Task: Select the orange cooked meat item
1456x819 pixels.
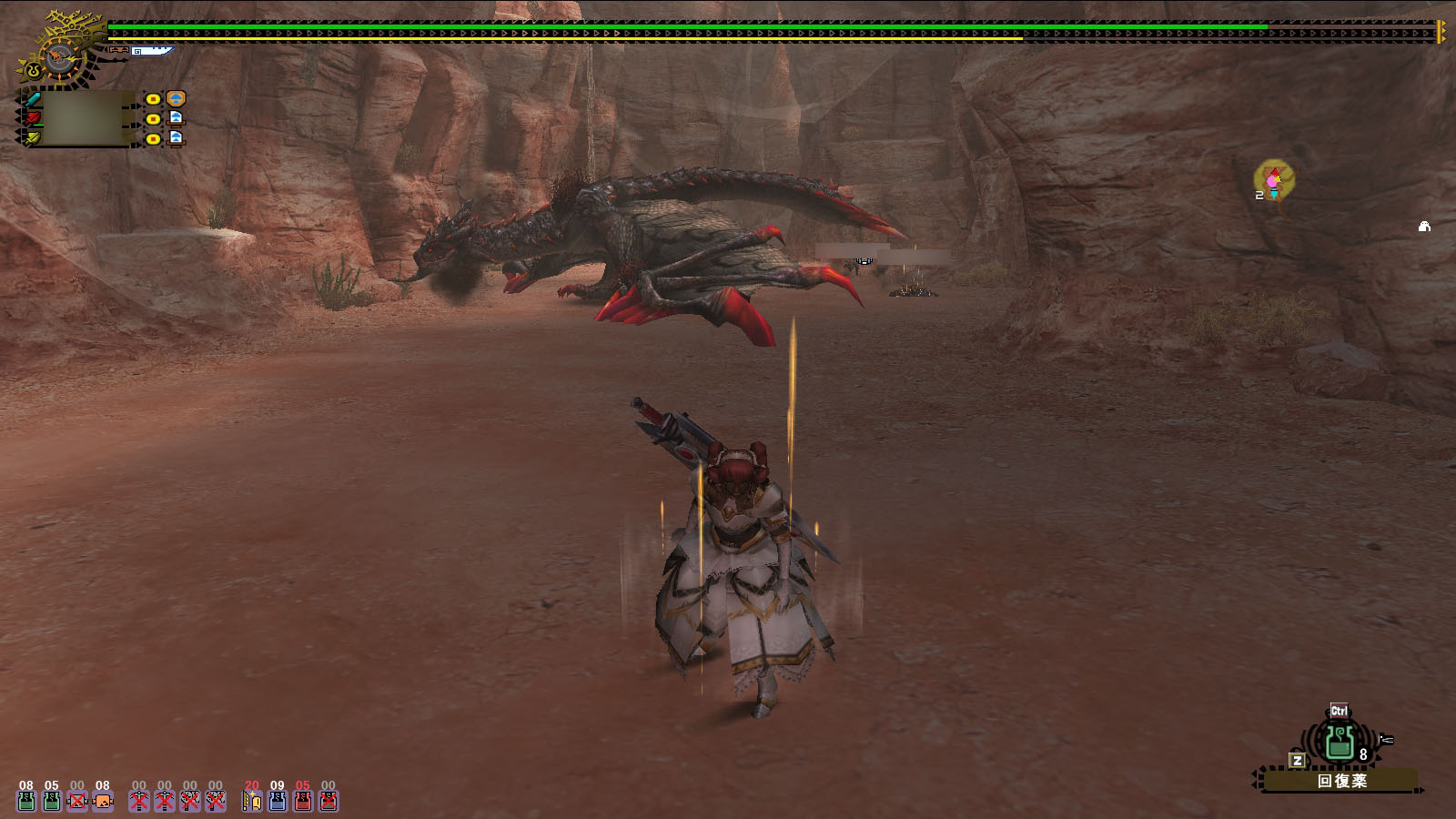Action: coord(103,801)
